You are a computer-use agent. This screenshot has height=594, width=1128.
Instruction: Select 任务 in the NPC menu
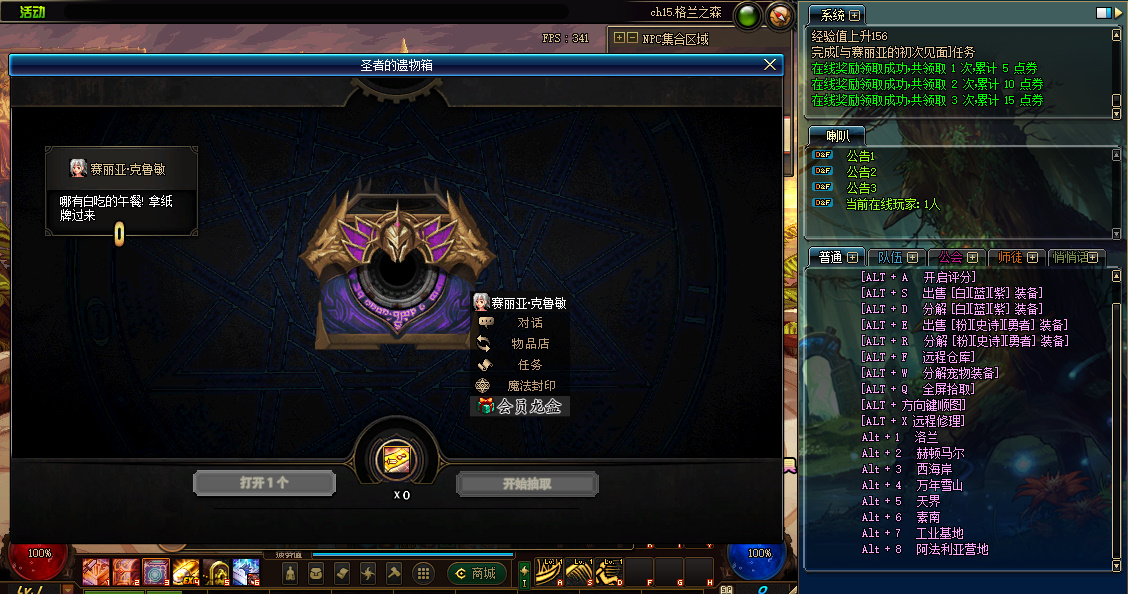point(530,365)
